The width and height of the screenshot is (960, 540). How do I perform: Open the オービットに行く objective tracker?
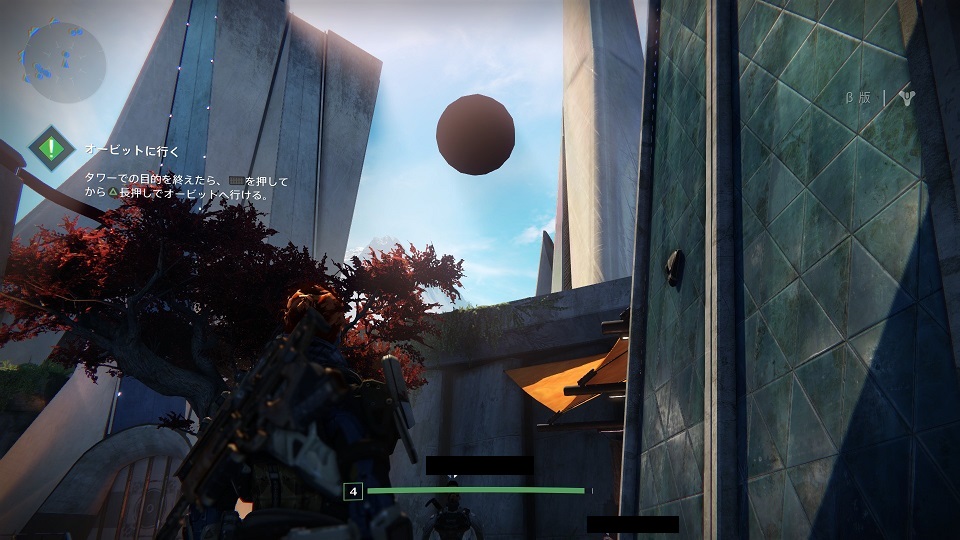point(132,150)
